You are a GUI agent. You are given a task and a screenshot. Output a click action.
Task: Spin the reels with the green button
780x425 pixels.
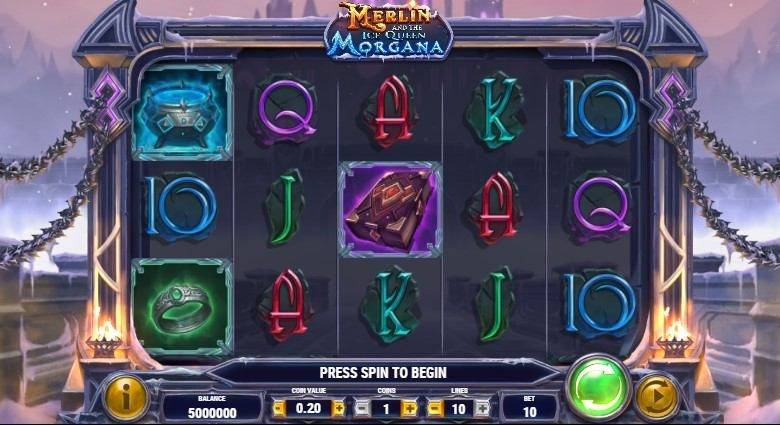598,389
